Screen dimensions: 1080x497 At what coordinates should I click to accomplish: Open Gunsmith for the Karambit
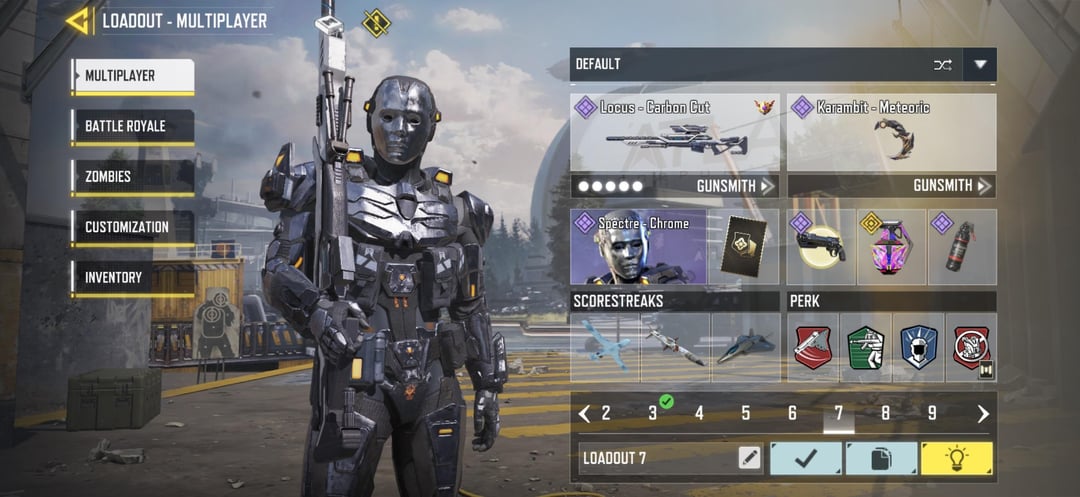pos(952,186)
